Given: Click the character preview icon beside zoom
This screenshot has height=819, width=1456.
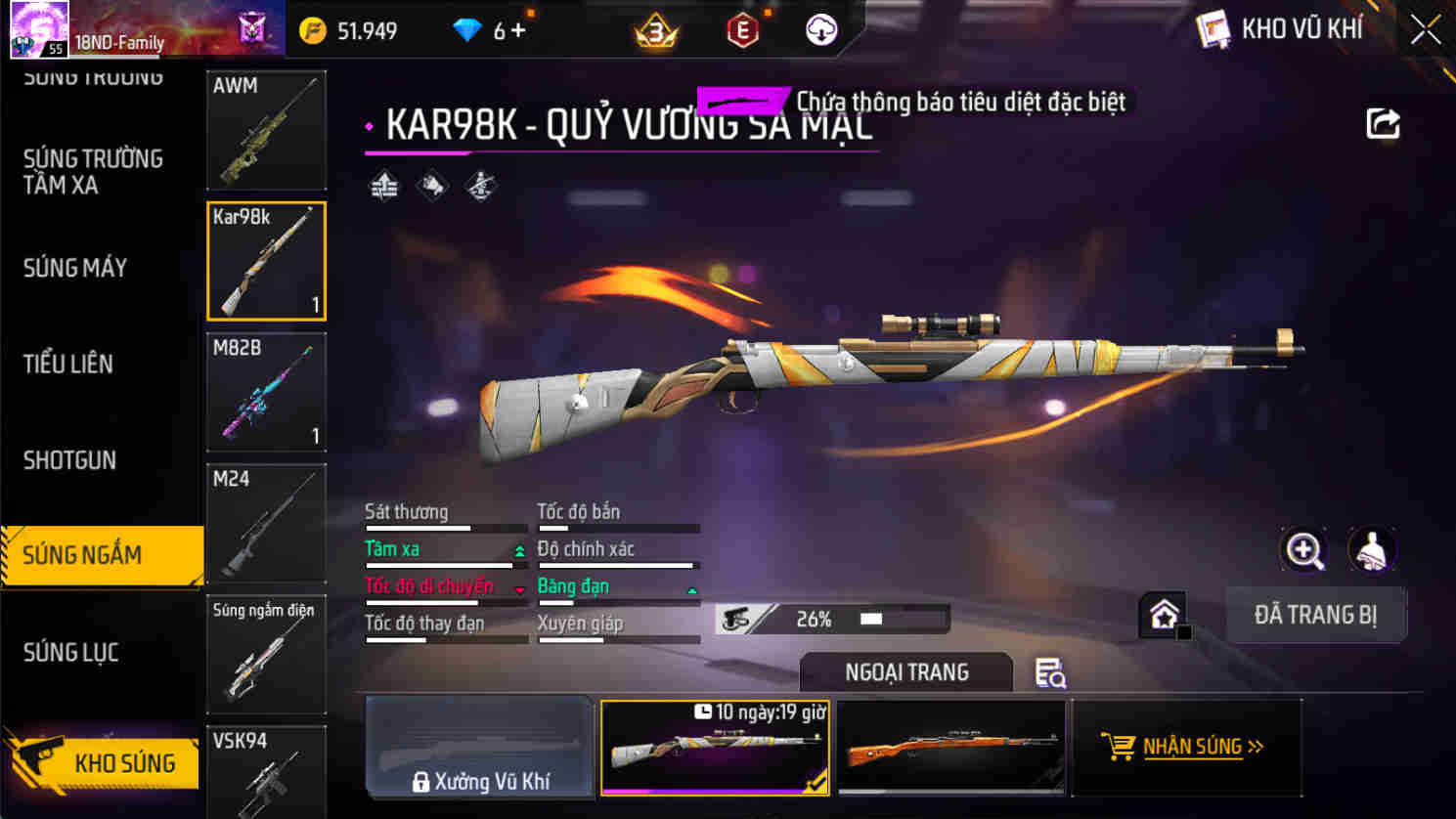Looking at the screenshot, I should (x=1373, y=550).
